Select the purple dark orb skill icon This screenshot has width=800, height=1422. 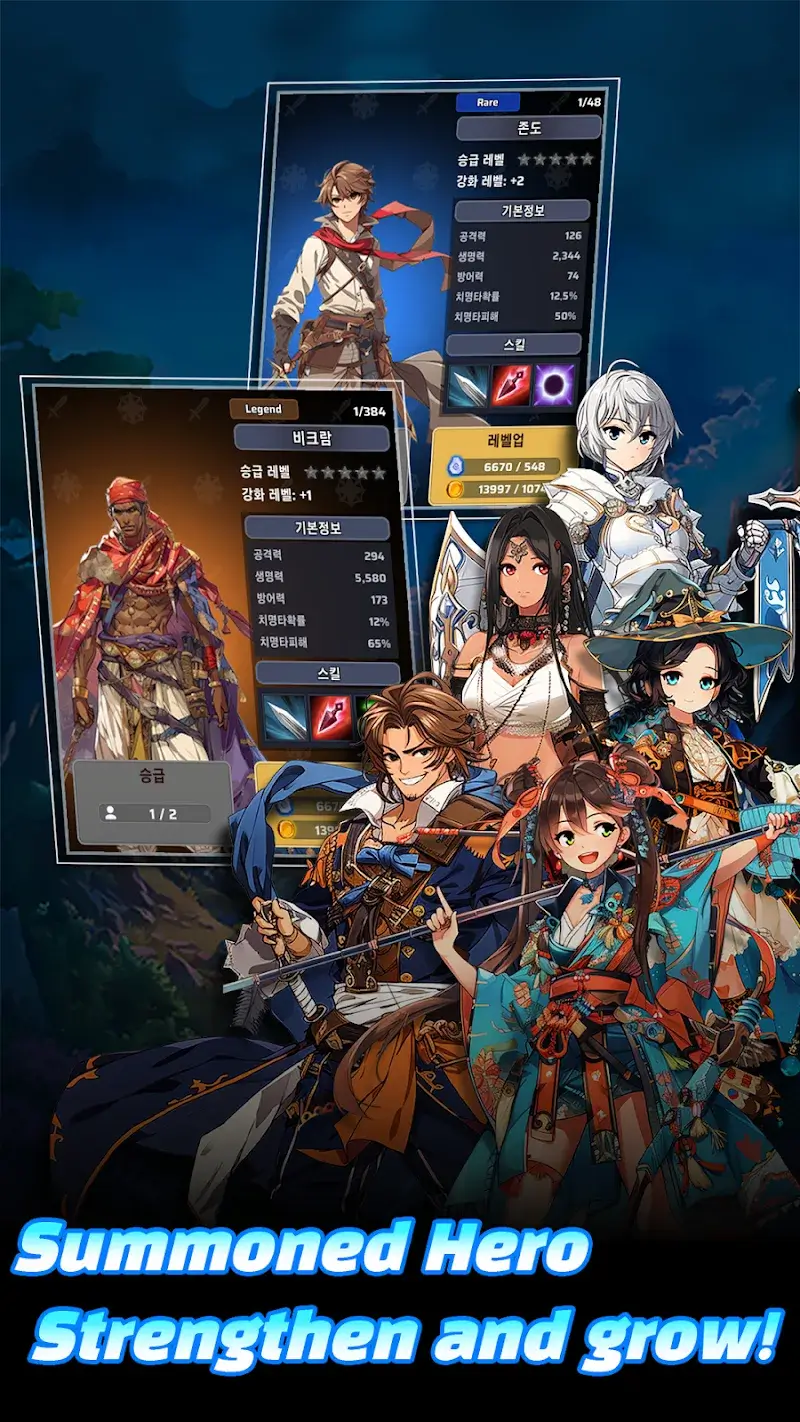[x=555, y=386]
